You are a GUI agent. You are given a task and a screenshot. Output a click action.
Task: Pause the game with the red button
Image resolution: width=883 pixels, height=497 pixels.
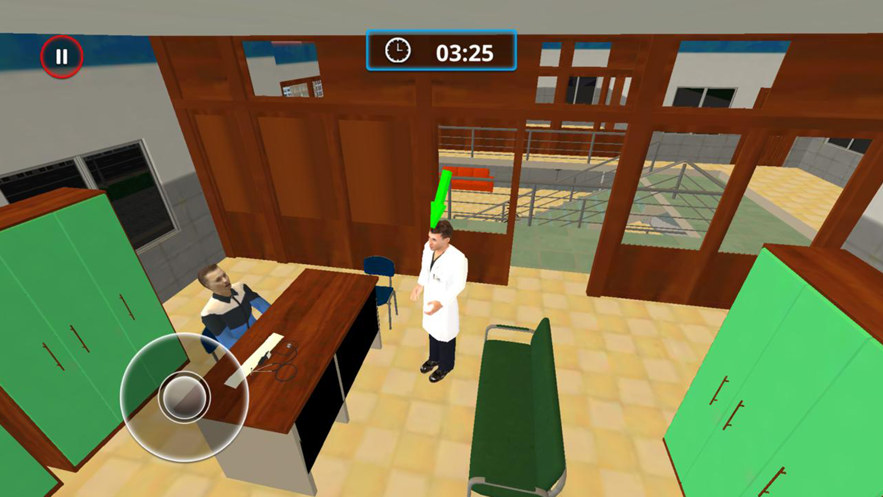[x=61, y=57]
